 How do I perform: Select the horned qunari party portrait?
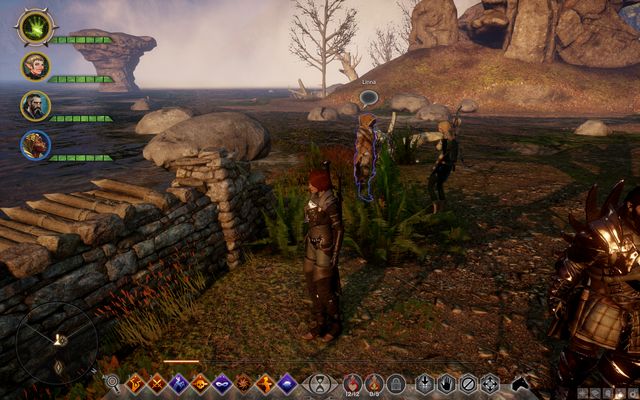point(36,145)
